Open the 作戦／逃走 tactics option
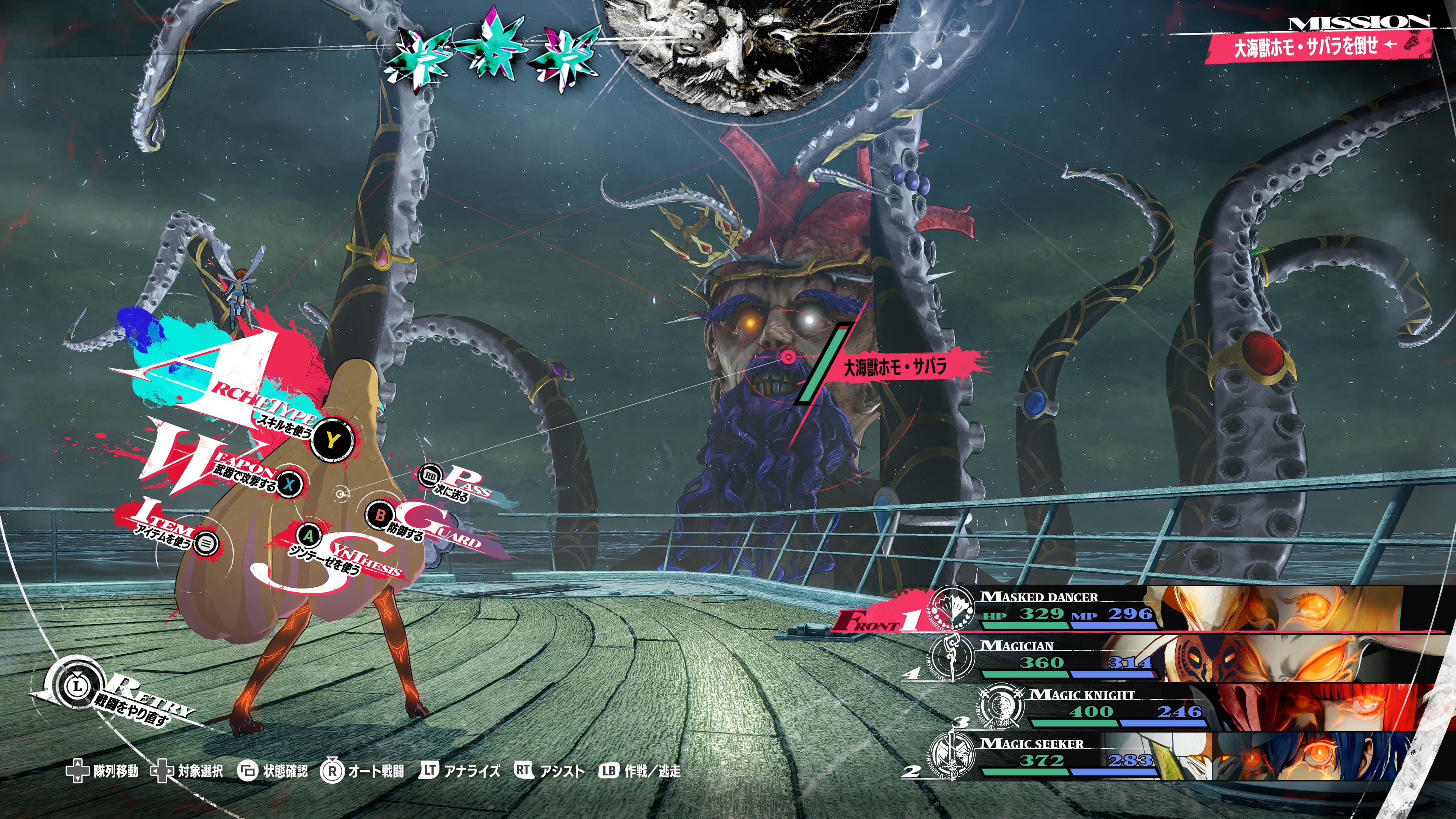This screenshot has height=819, width=1456. click(x=640, y=771)
